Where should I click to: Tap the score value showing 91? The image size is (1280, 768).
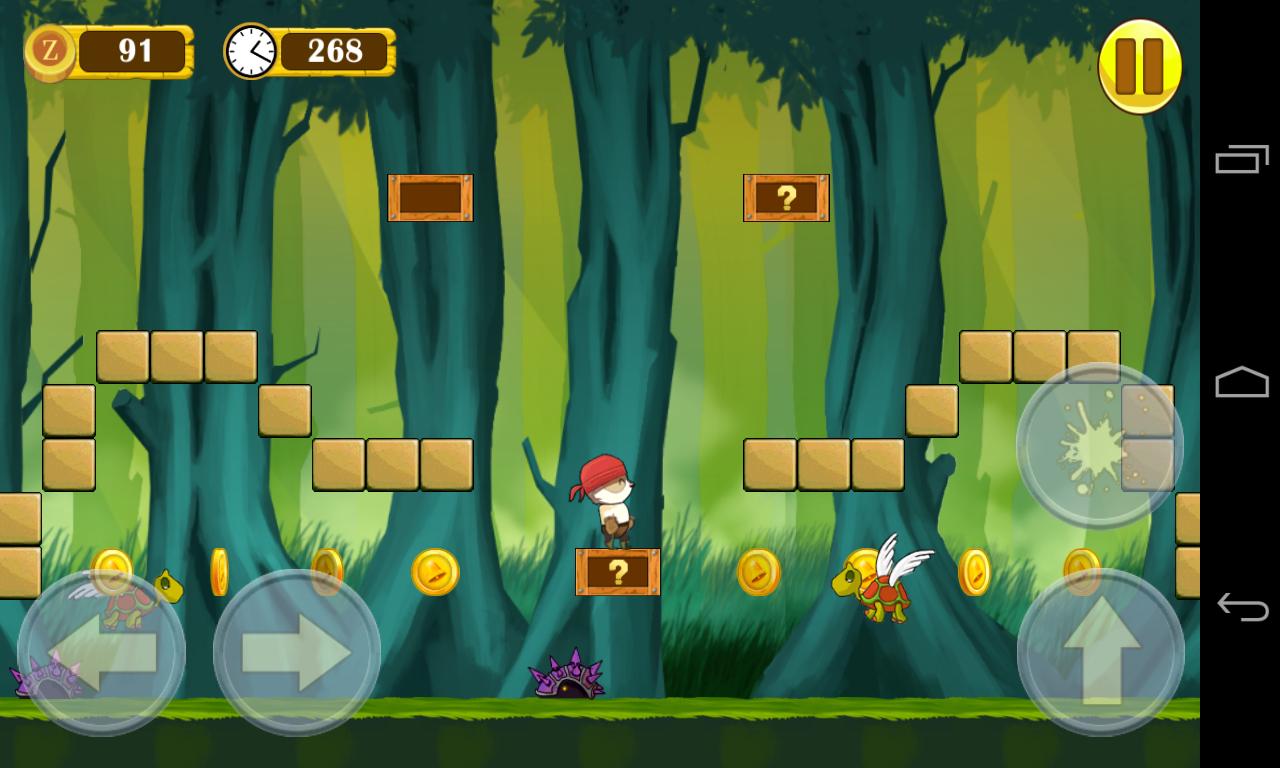(x=135, y=50)
